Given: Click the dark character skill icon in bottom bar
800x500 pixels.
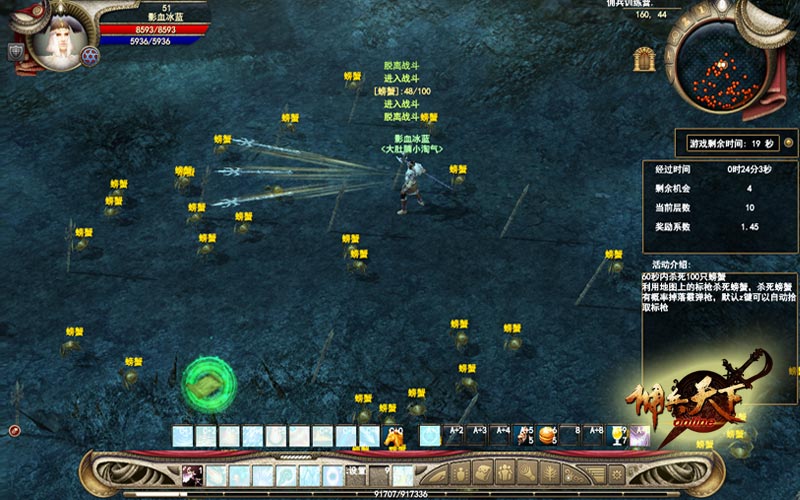Looking at the screenshot, I should [x=191, y=474].
